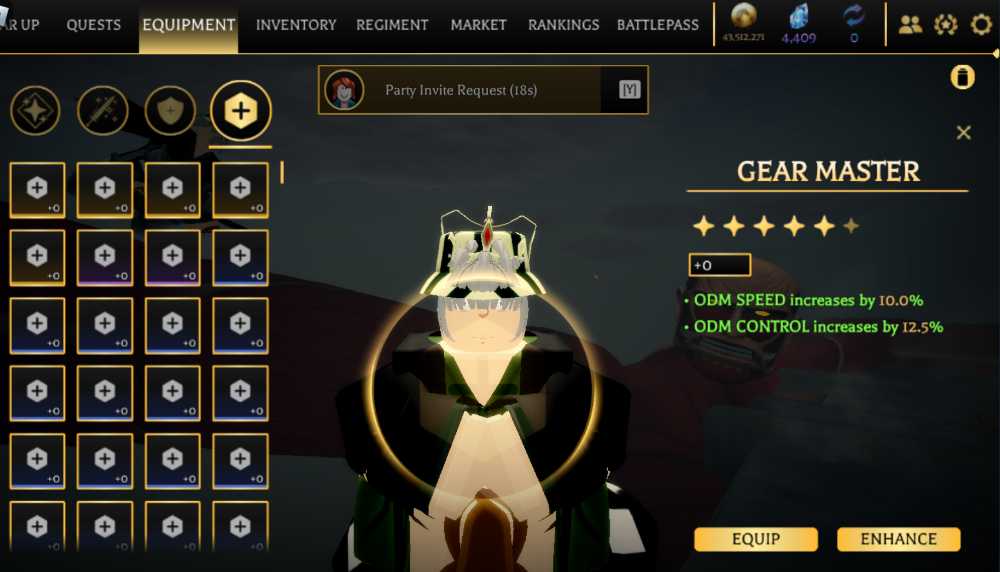Click the gold trash can icon
The image size is (1000, 572).
coord(962,78)
